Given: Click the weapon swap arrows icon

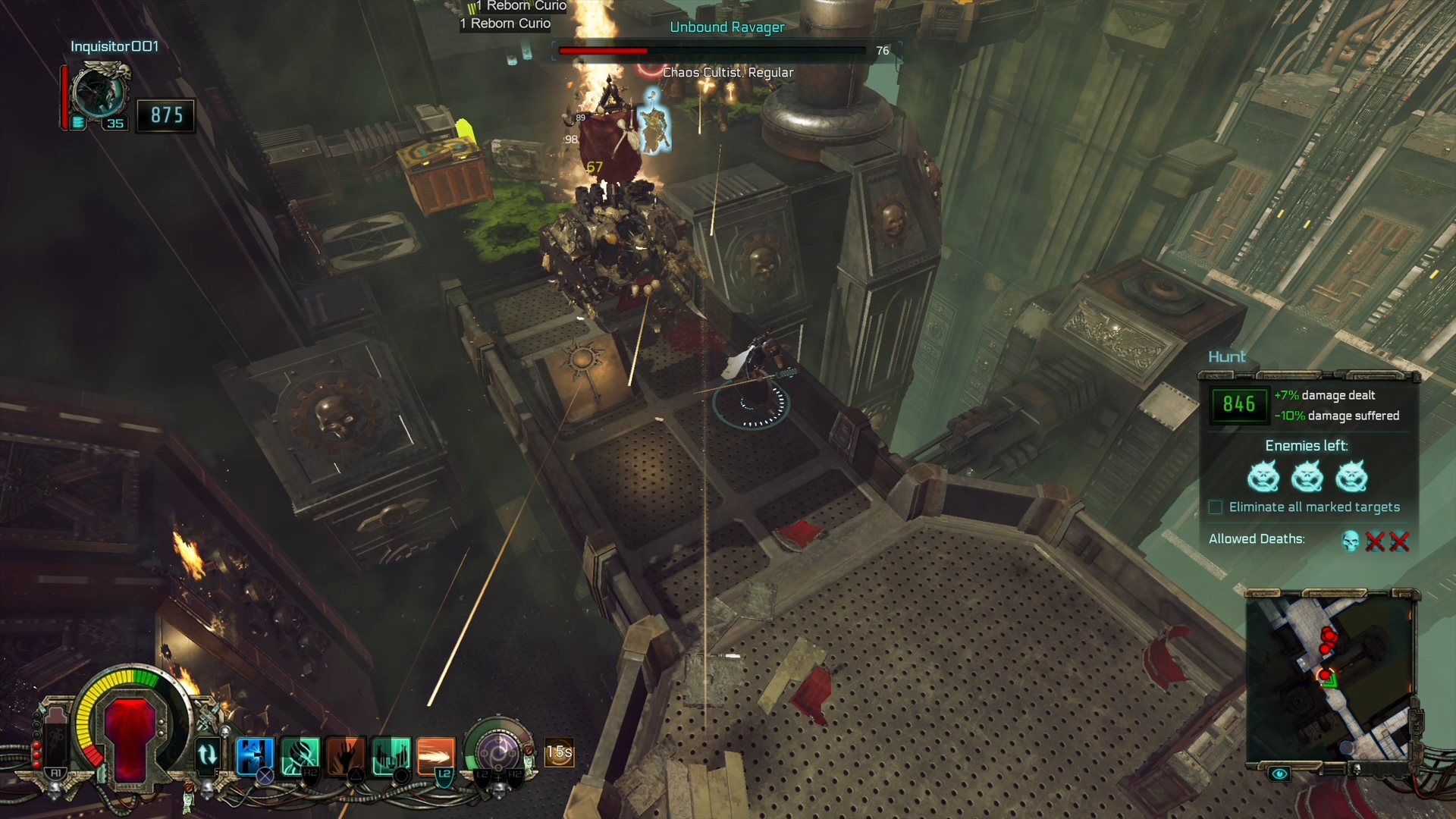Looking at the screenshot, I should click(207, 755).
